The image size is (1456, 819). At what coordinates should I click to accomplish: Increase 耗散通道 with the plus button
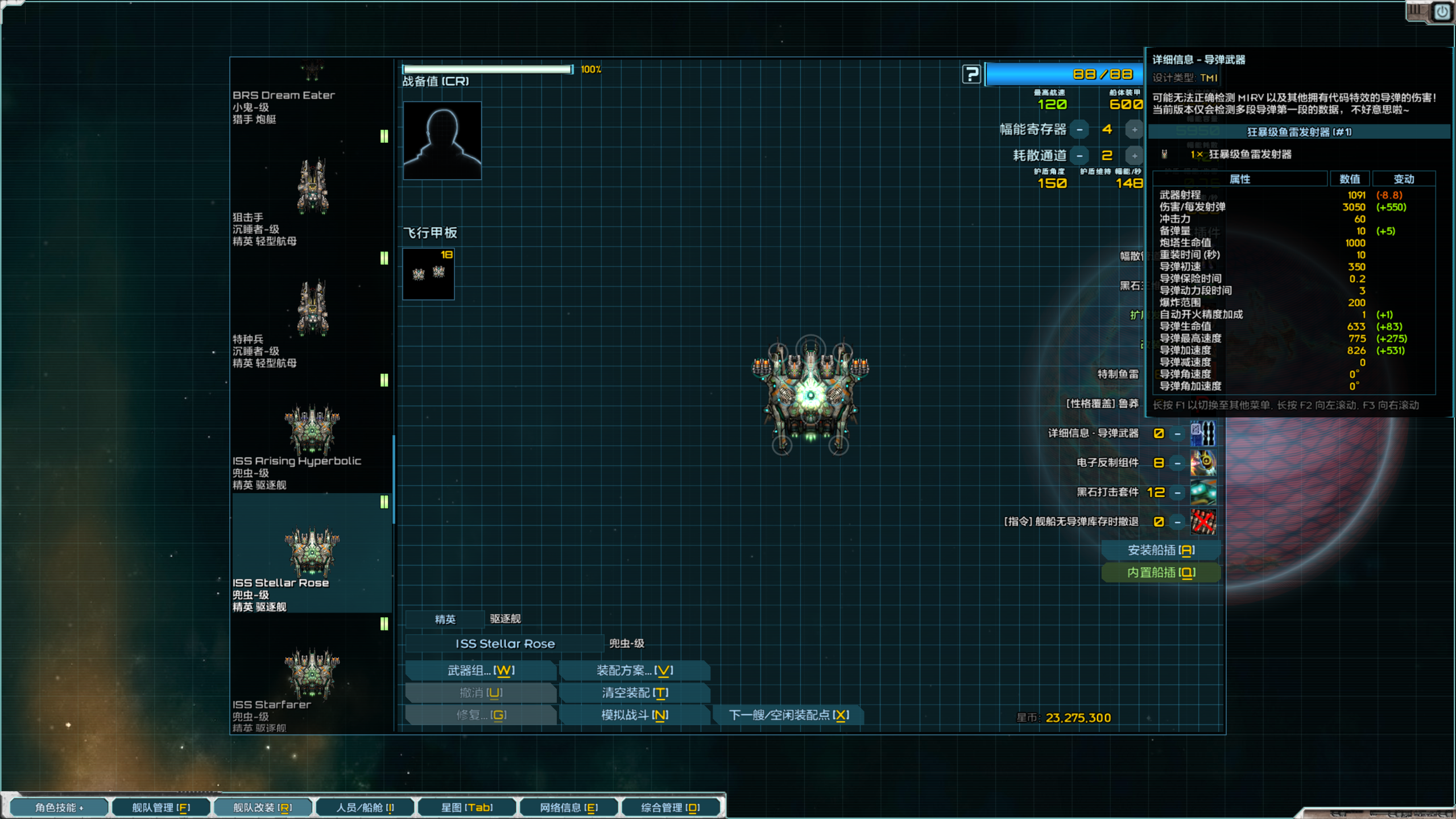tap(1135, 155)
